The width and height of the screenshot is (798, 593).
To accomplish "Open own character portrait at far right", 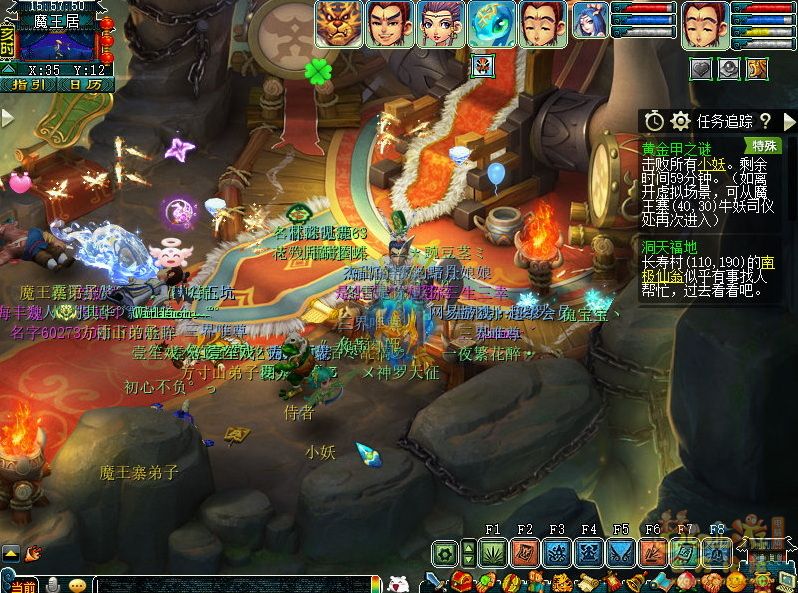I will tap(705, 24).
